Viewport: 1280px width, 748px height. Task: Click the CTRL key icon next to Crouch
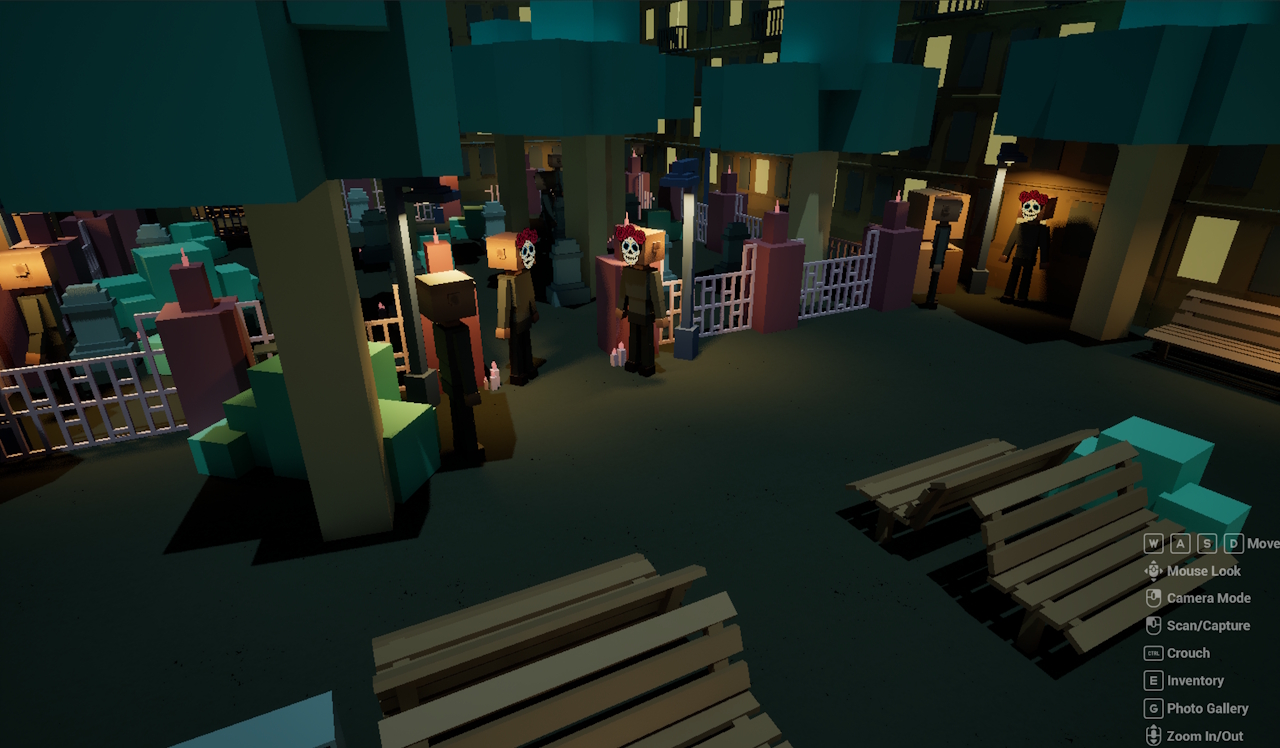(x=1153, y=653)
